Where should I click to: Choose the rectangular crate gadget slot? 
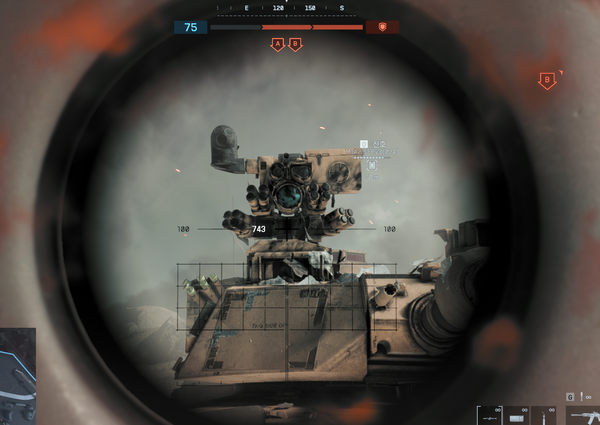(x=516, y=416)
